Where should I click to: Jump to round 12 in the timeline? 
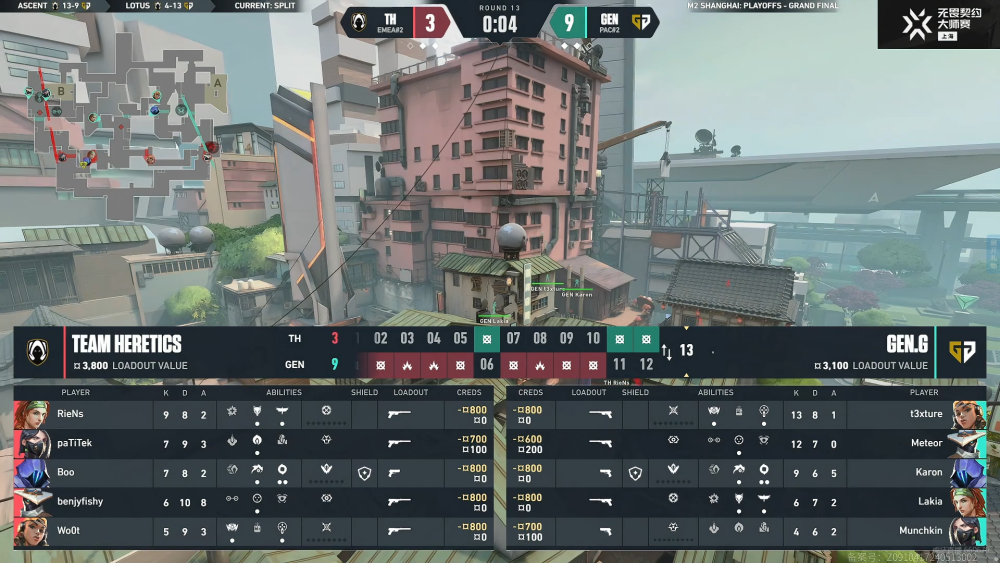point(646,365)
